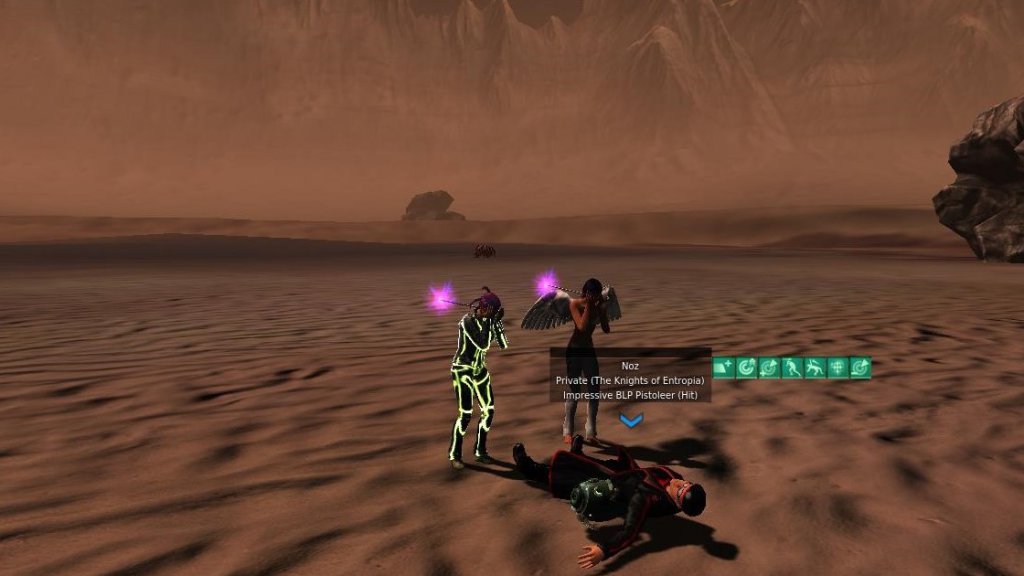Screen dimensions: 1024x576
Task: Expand the blue chevron below Noz's nameplate
Action: 630,421
